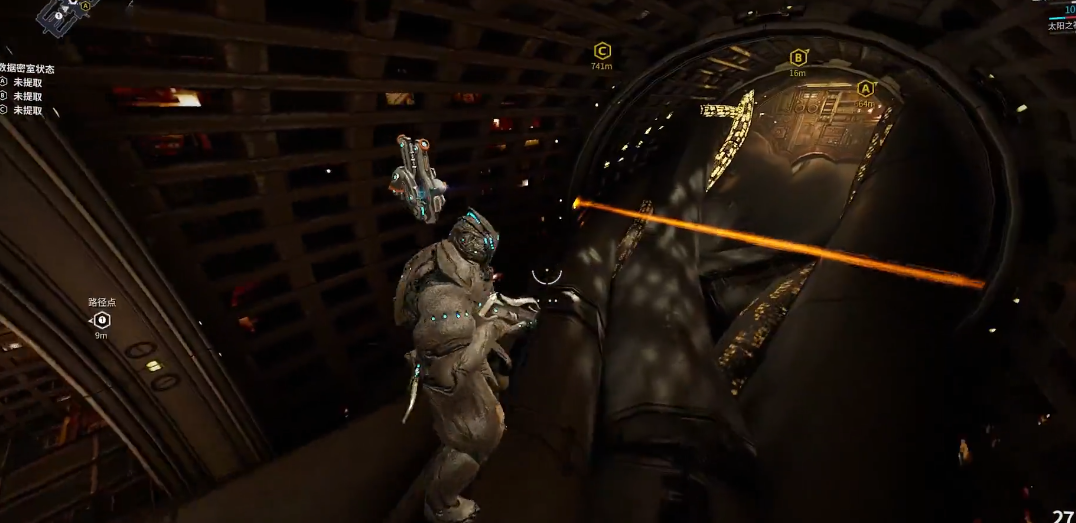1076x523 pixels.
Task: Click the A marker on the minimap
Action: click(85, 6)
